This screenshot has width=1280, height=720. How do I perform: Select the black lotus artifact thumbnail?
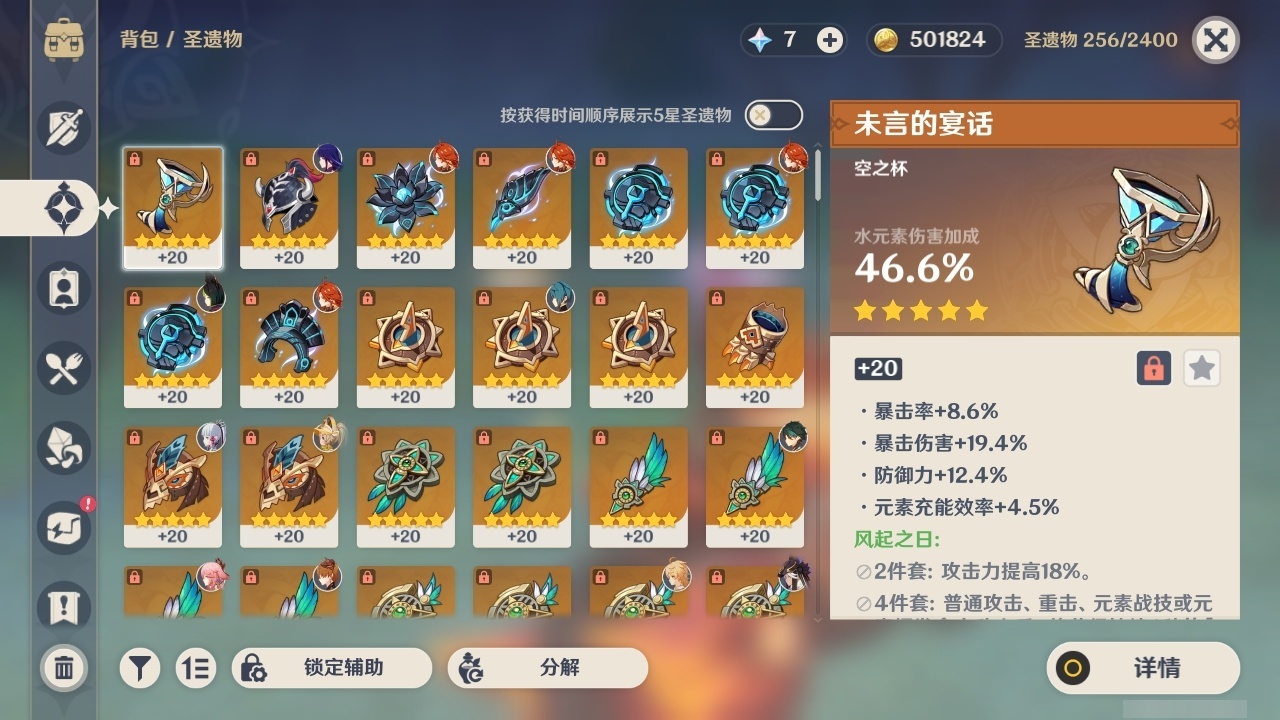coord(405,208)
